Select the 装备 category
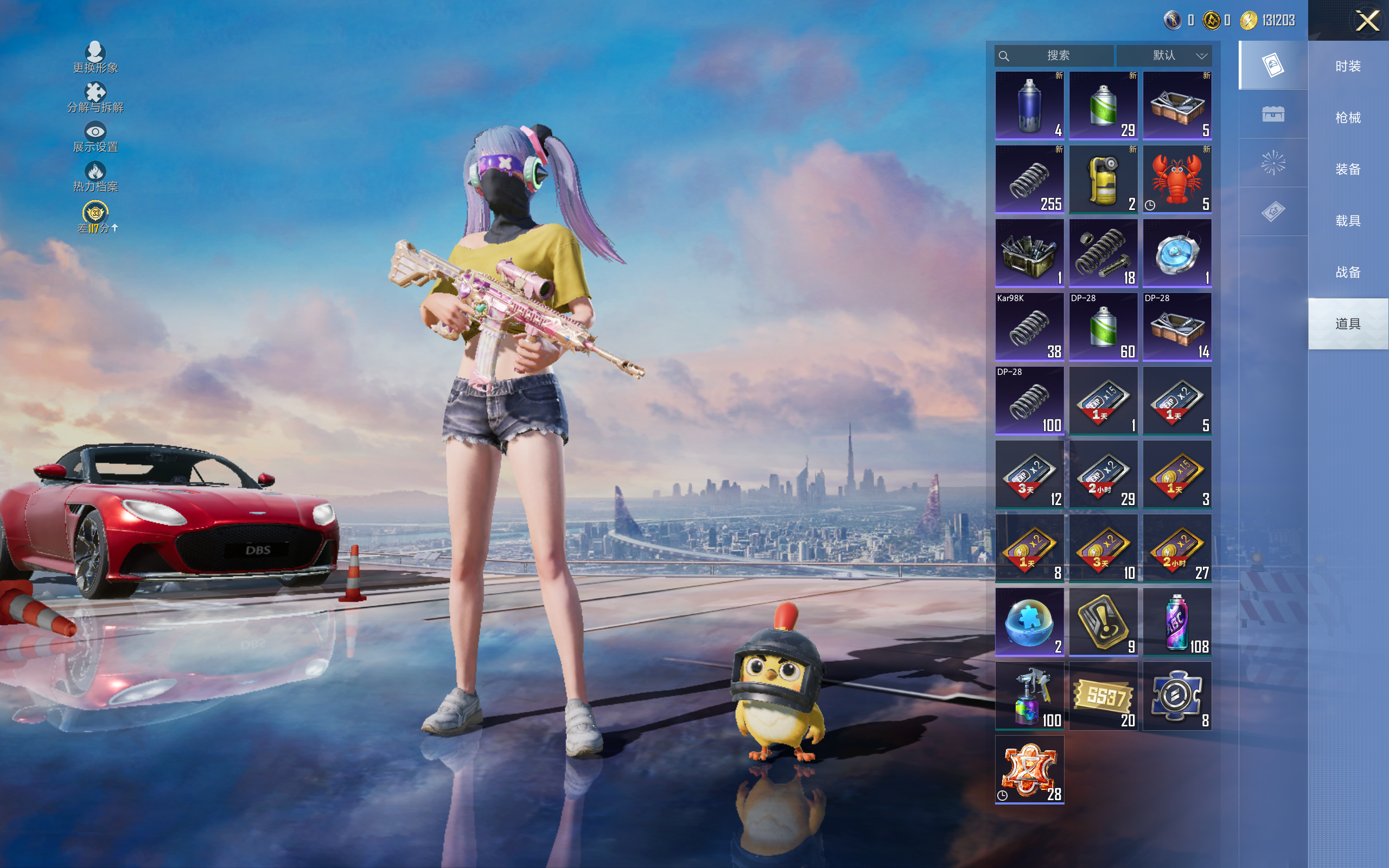The height and width of the screenshot is (868, 1389). [x=1348, y=169]
